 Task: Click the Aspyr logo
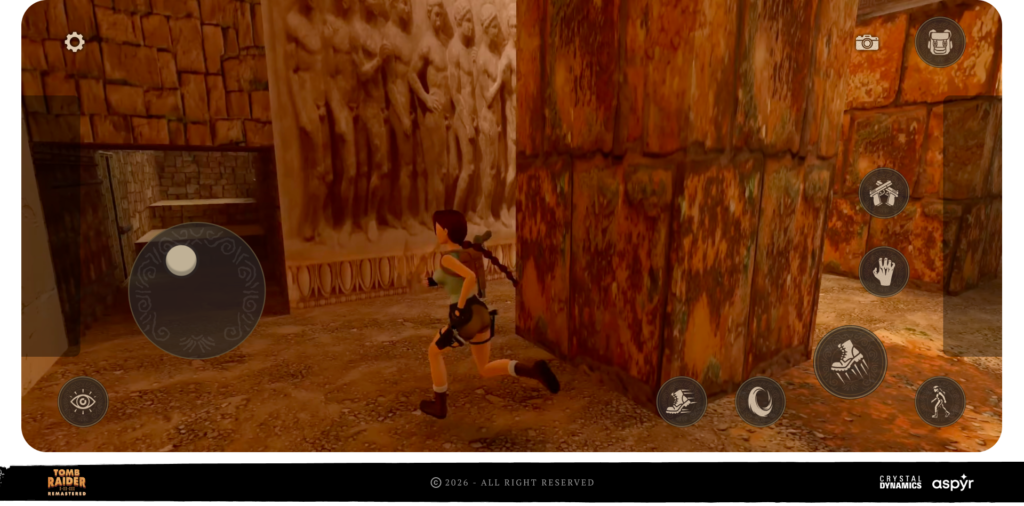click(x=952, y=483)
